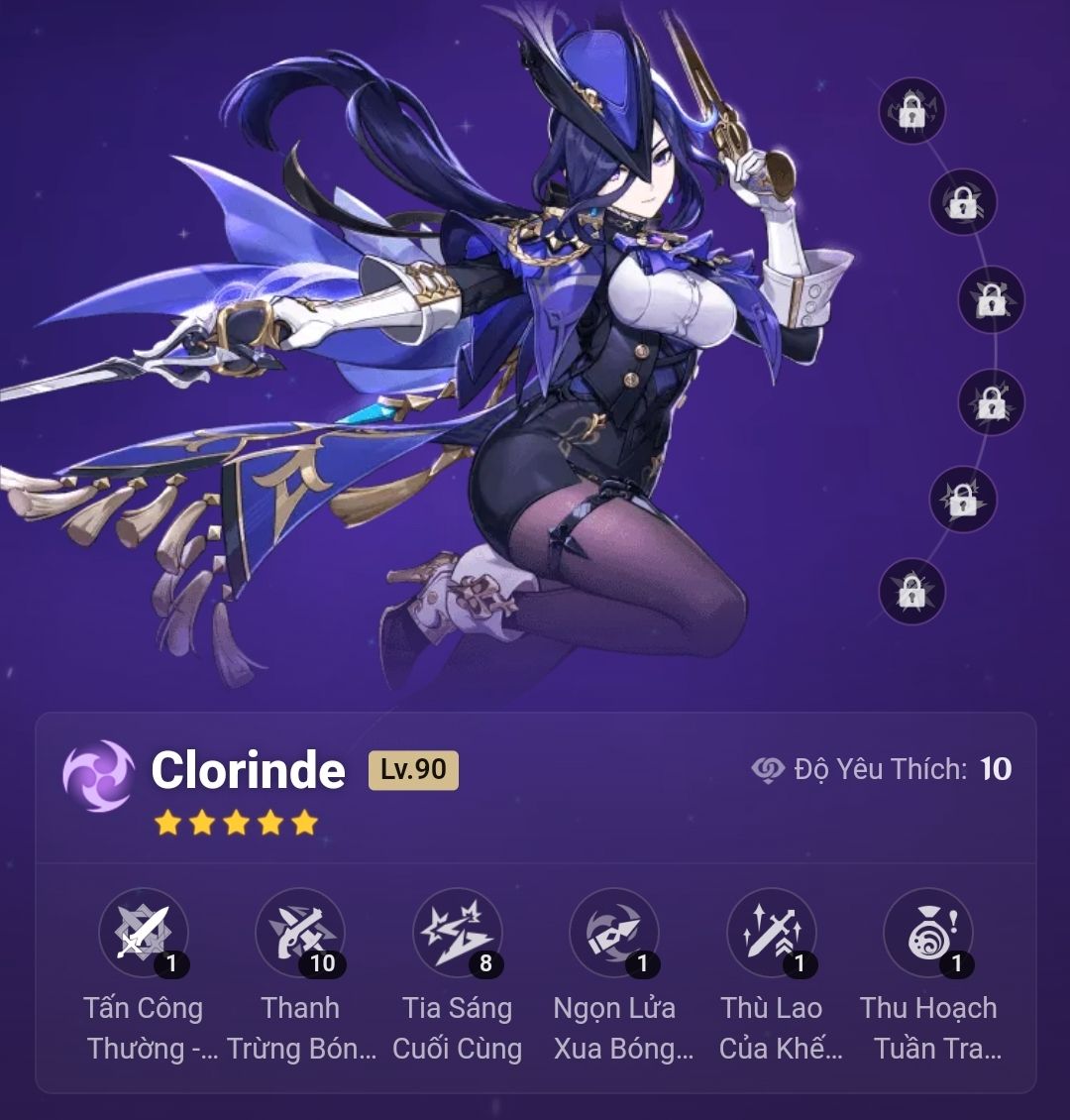This screenshot has width=1070, height=1120.
Task: Select the Tấn Công Thường normal attack icon
Action: click(x=144, y=933)
